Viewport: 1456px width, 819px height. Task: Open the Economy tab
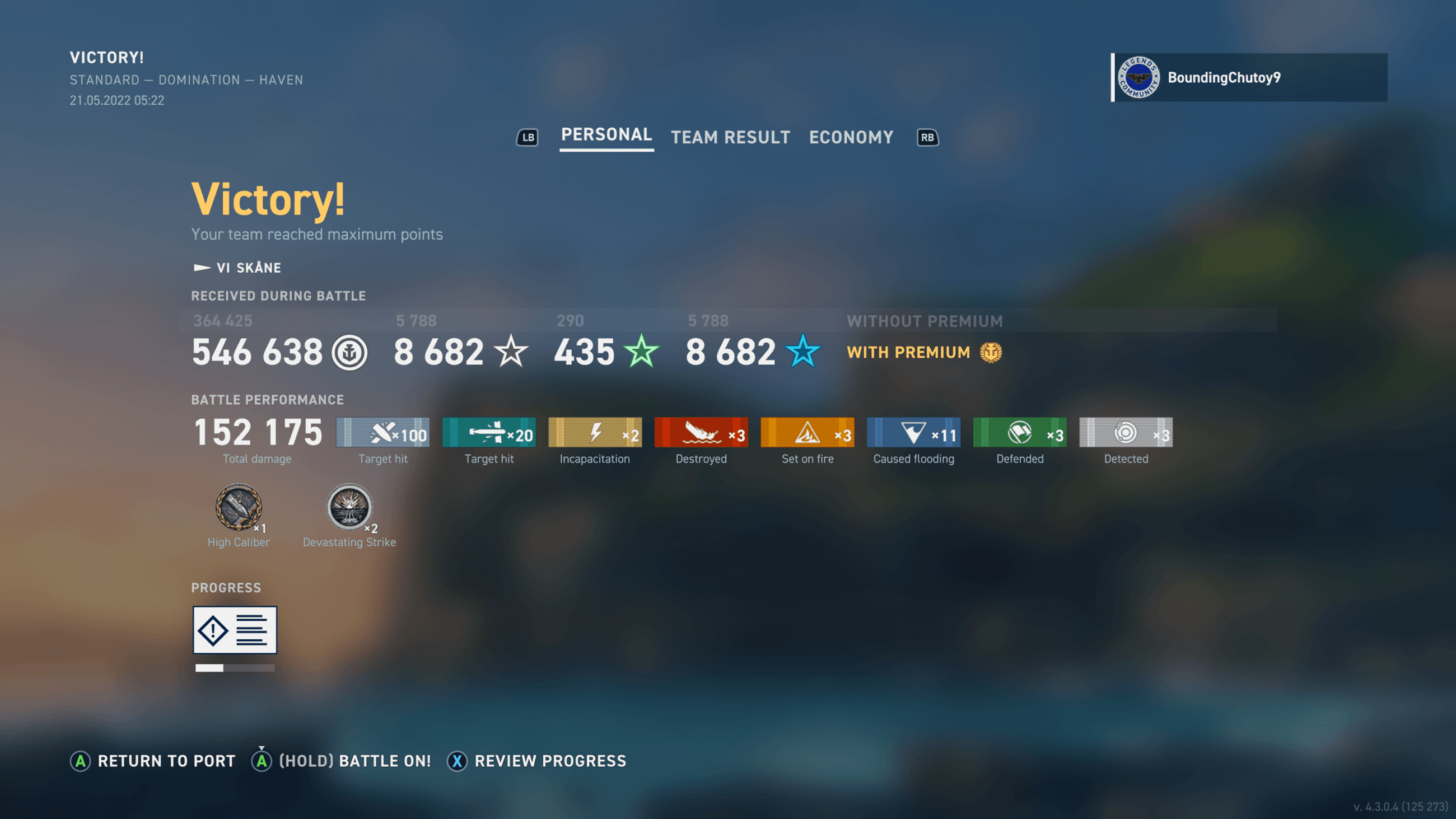tap(851, 137)
